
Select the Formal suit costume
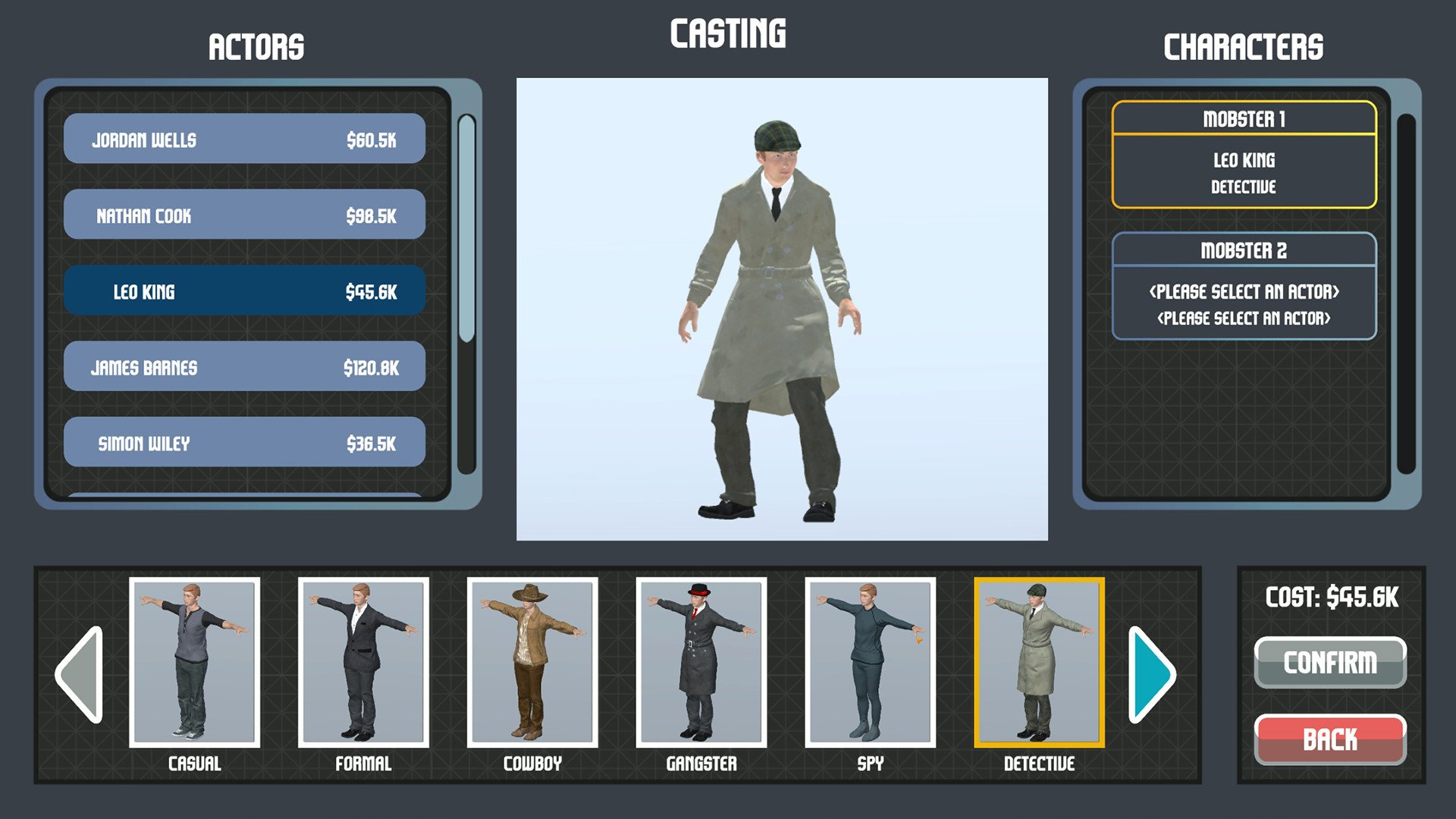[363, 664]
